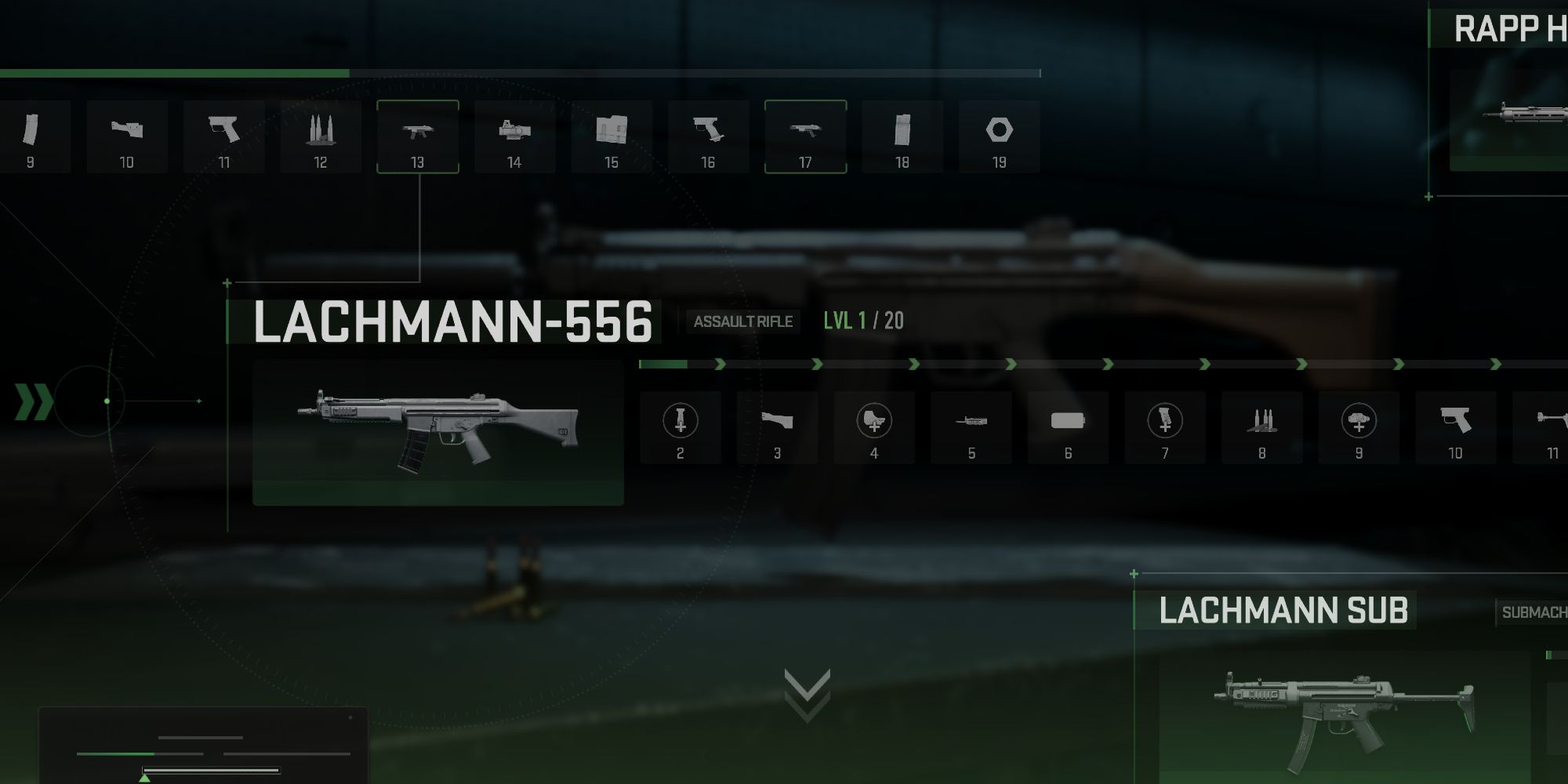
Task: Click the level 15 receiver unlock icon
Action: coord(612,136)
